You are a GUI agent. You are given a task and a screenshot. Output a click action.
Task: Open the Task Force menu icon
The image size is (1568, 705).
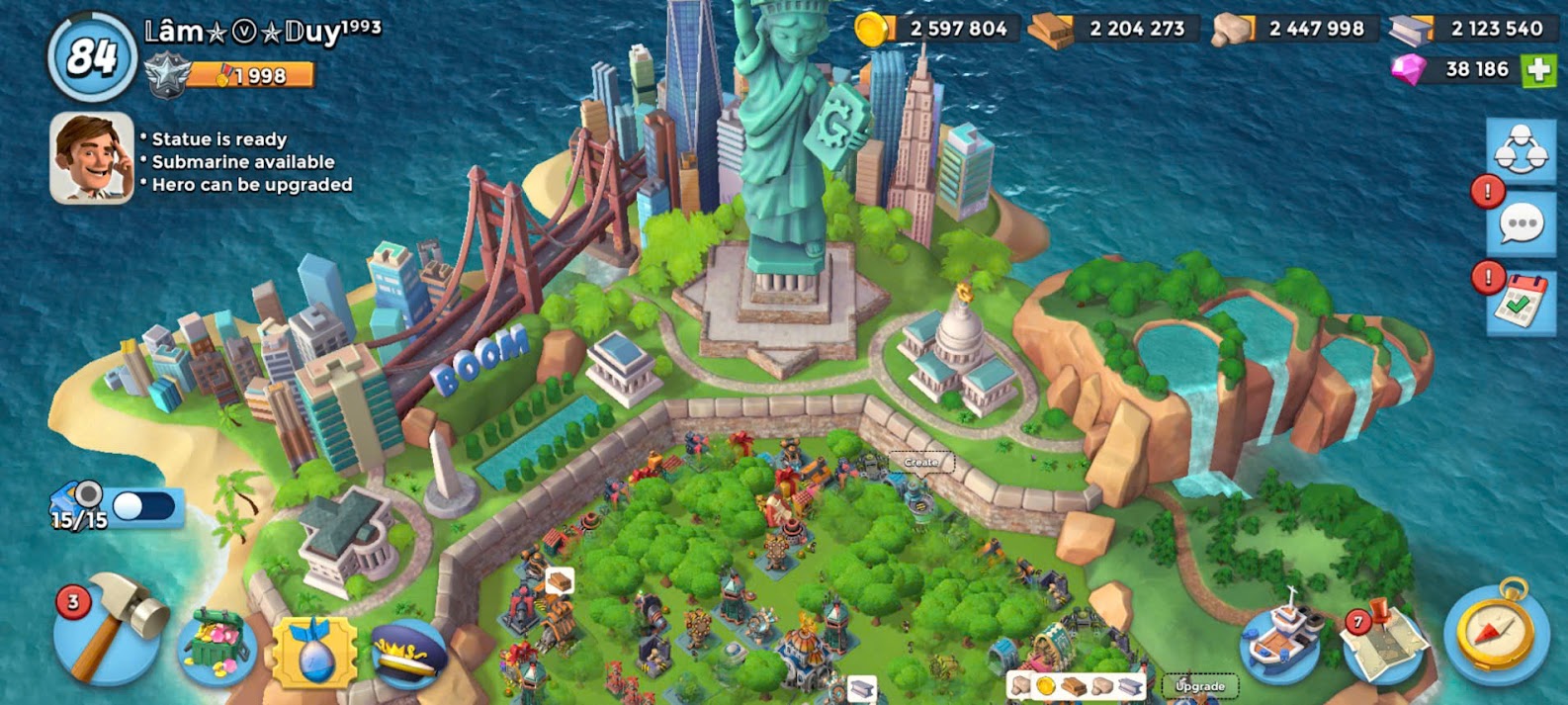coord(1521,150)
